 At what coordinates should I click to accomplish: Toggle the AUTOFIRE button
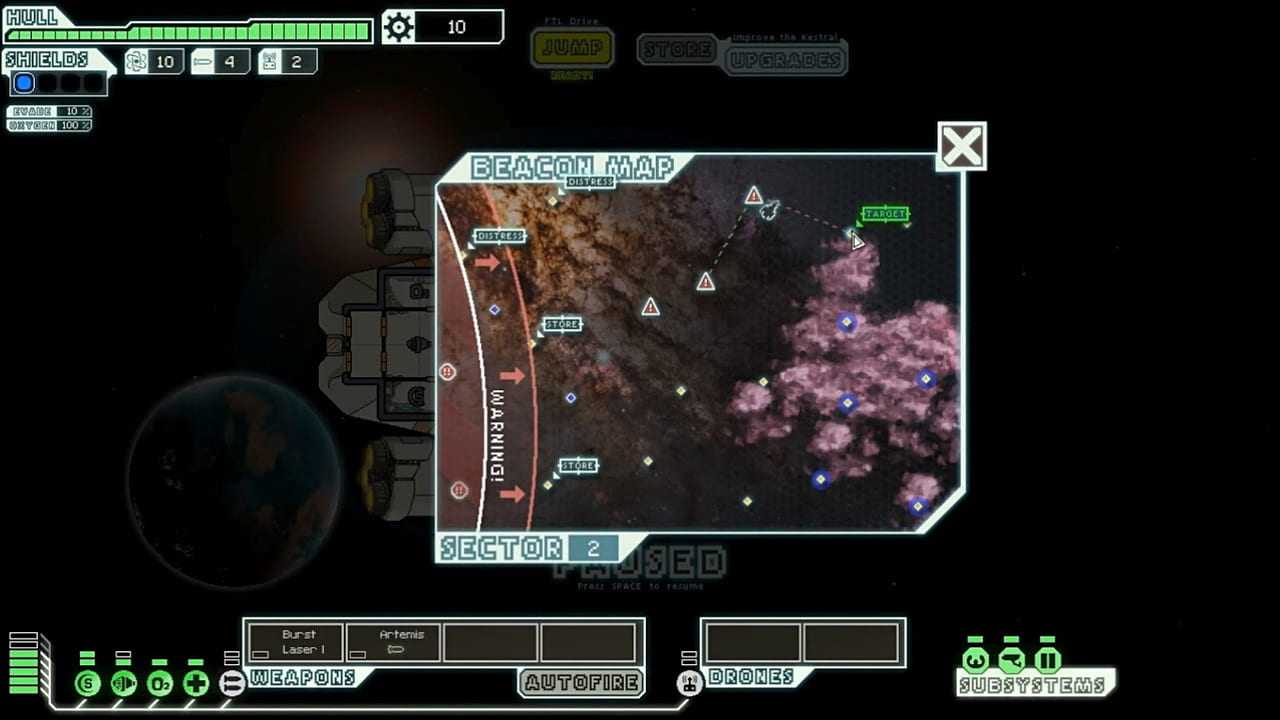(x=581, y=683)
